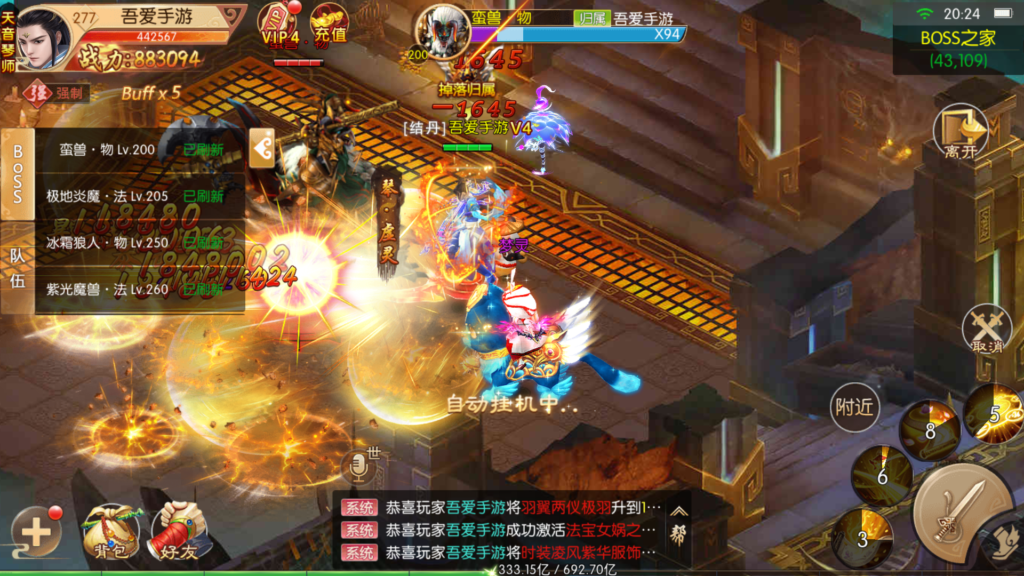1024x576 pixels.
Task: Leave the area with 离开 button
Action: coord(959,132)
